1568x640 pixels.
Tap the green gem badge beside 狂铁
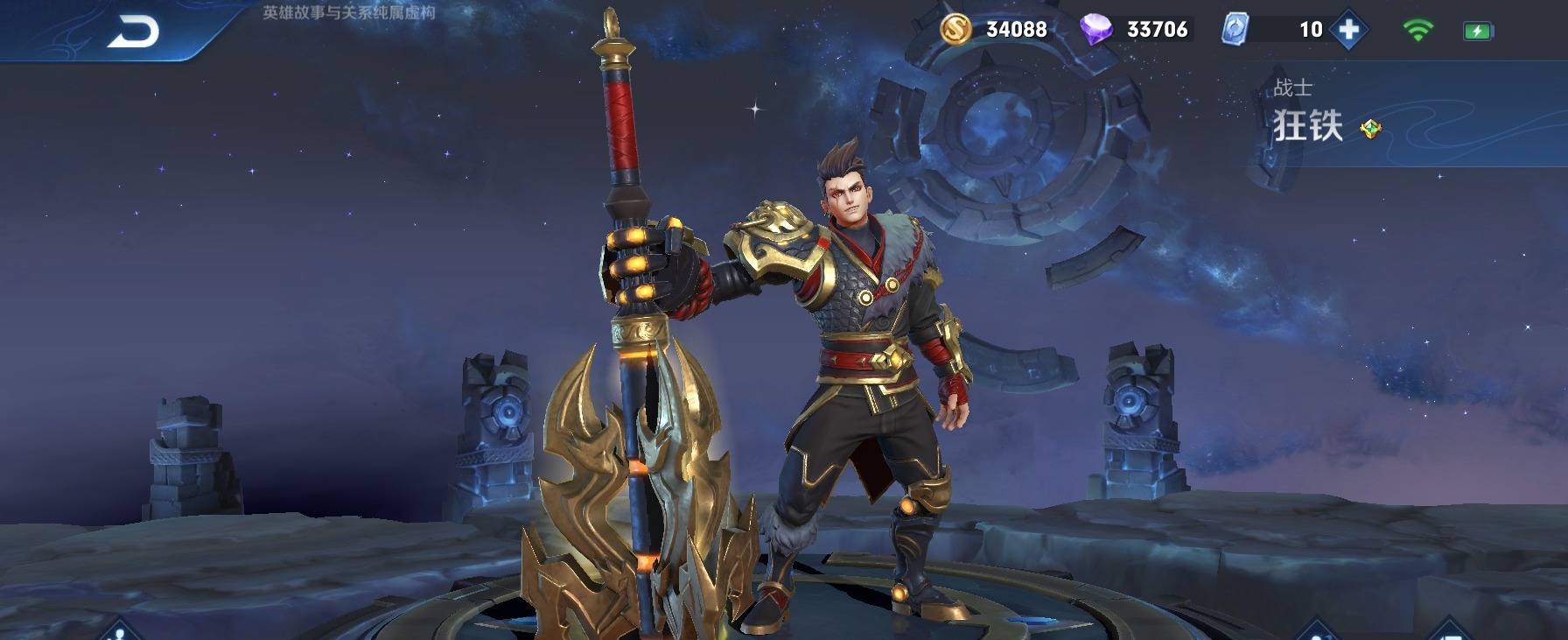pos(1370,130)
